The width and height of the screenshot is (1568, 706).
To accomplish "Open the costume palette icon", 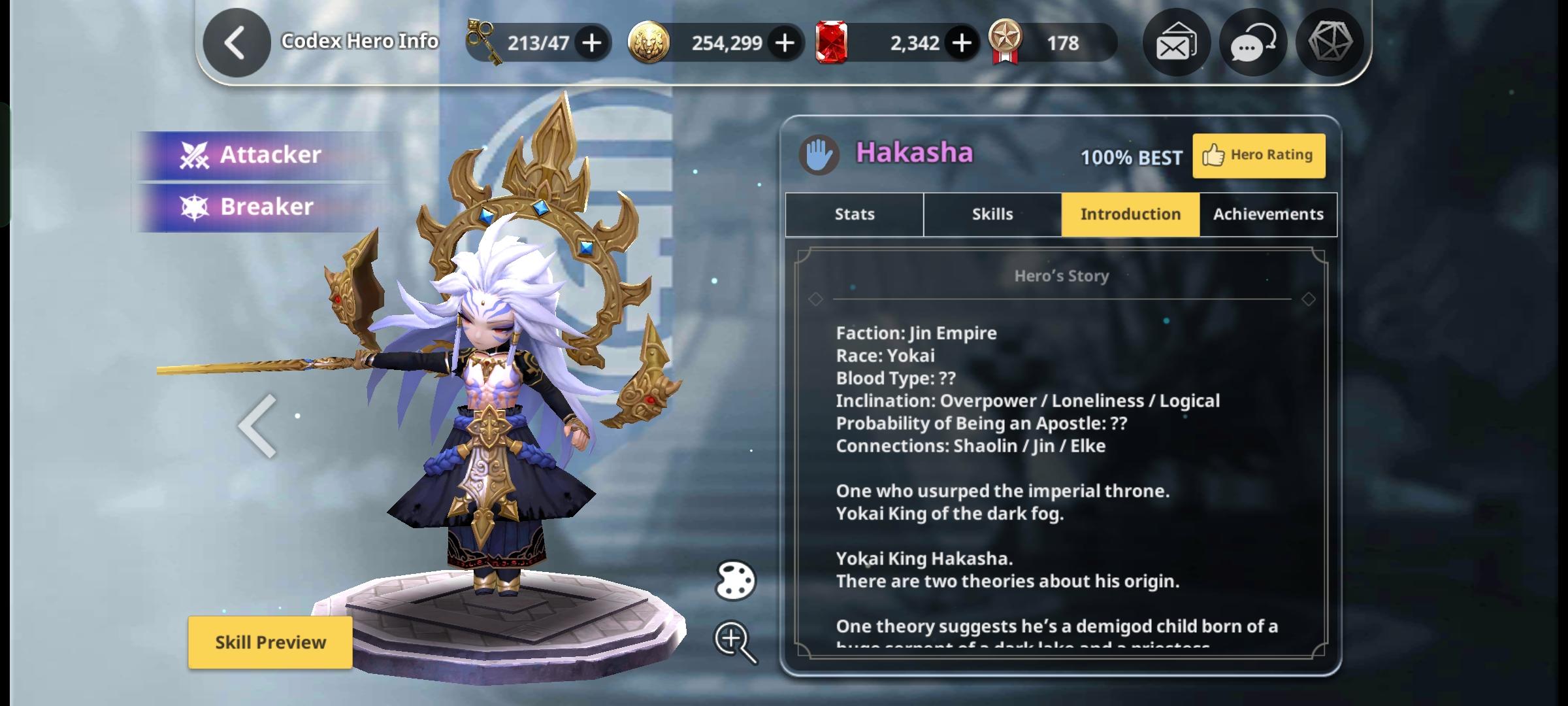I will click(735, 580).
